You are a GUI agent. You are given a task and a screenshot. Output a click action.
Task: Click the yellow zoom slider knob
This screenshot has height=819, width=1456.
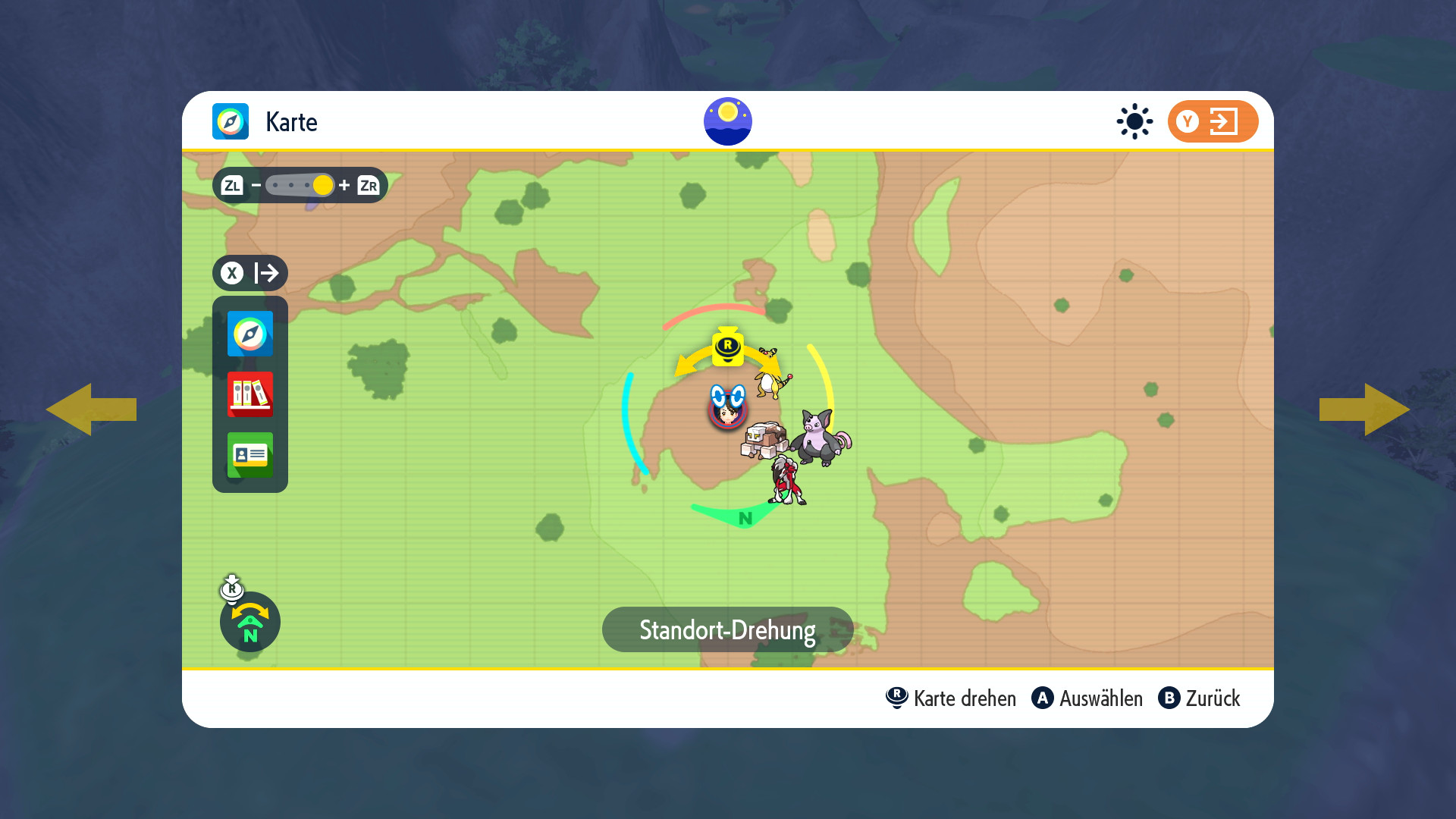coord(323,185)
